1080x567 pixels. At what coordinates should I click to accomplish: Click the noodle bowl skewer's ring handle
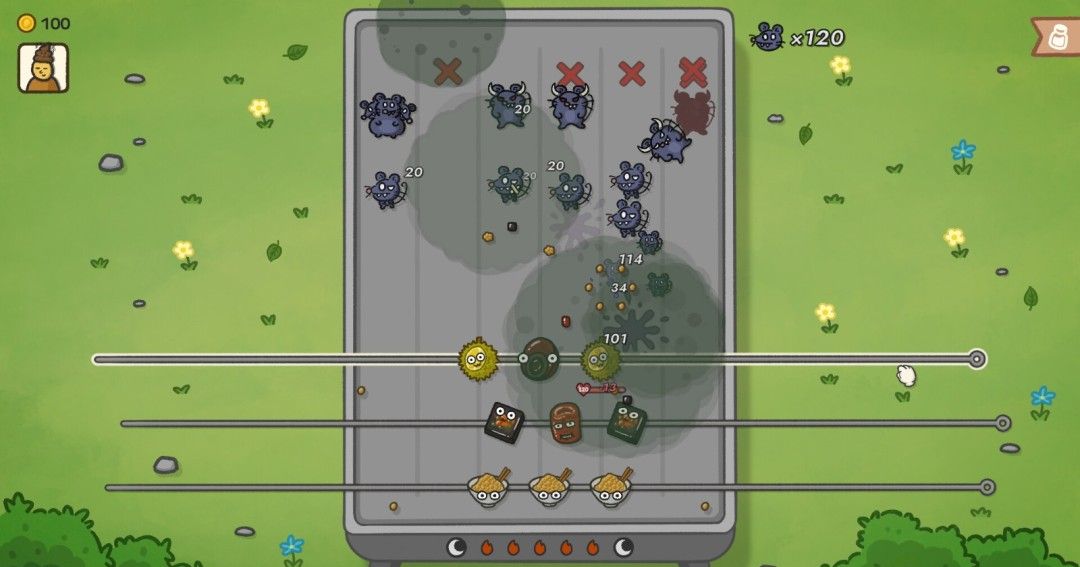(x=987, y=487)
